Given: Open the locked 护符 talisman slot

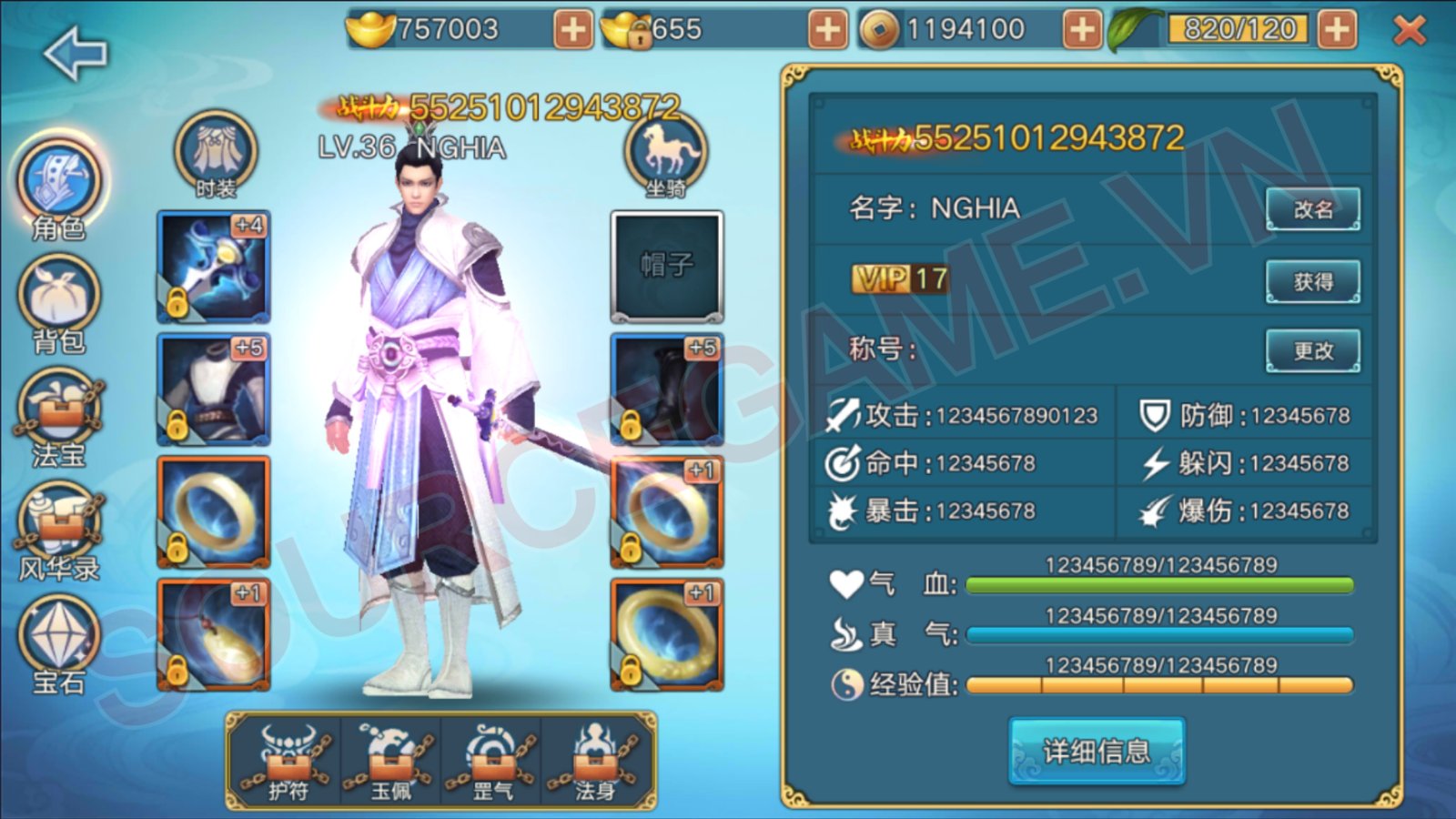Looking at the screenshot, I should pos(288,762).
